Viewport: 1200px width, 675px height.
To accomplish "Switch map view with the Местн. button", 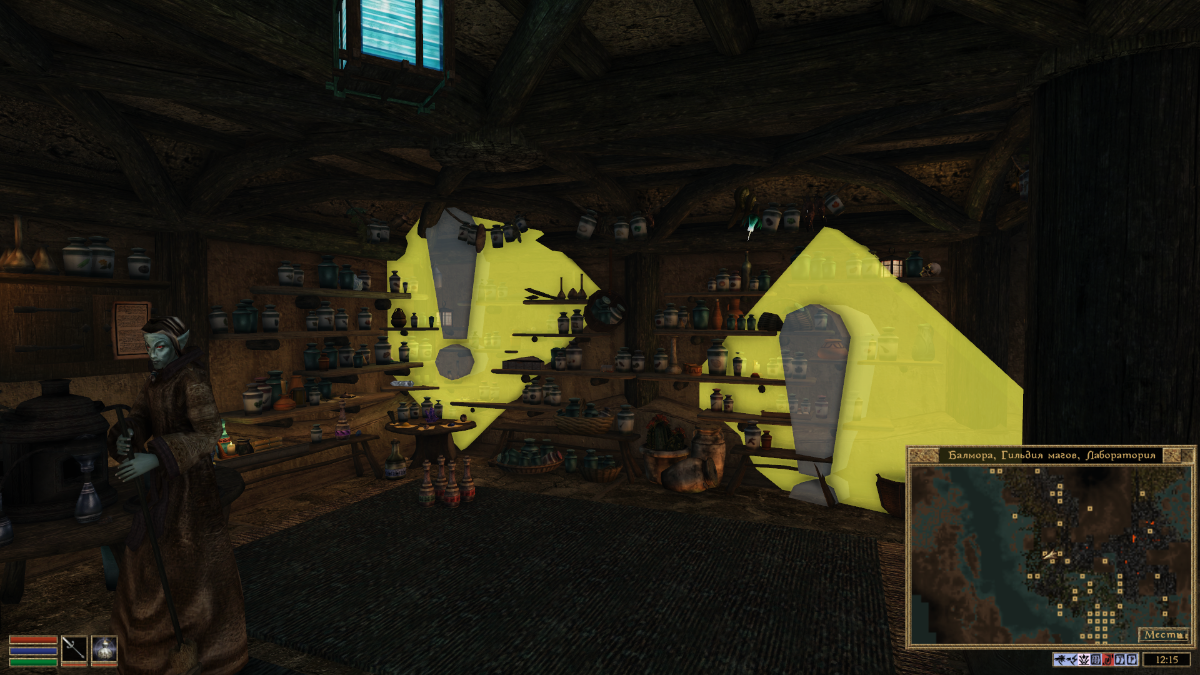I will (1163, 634).
